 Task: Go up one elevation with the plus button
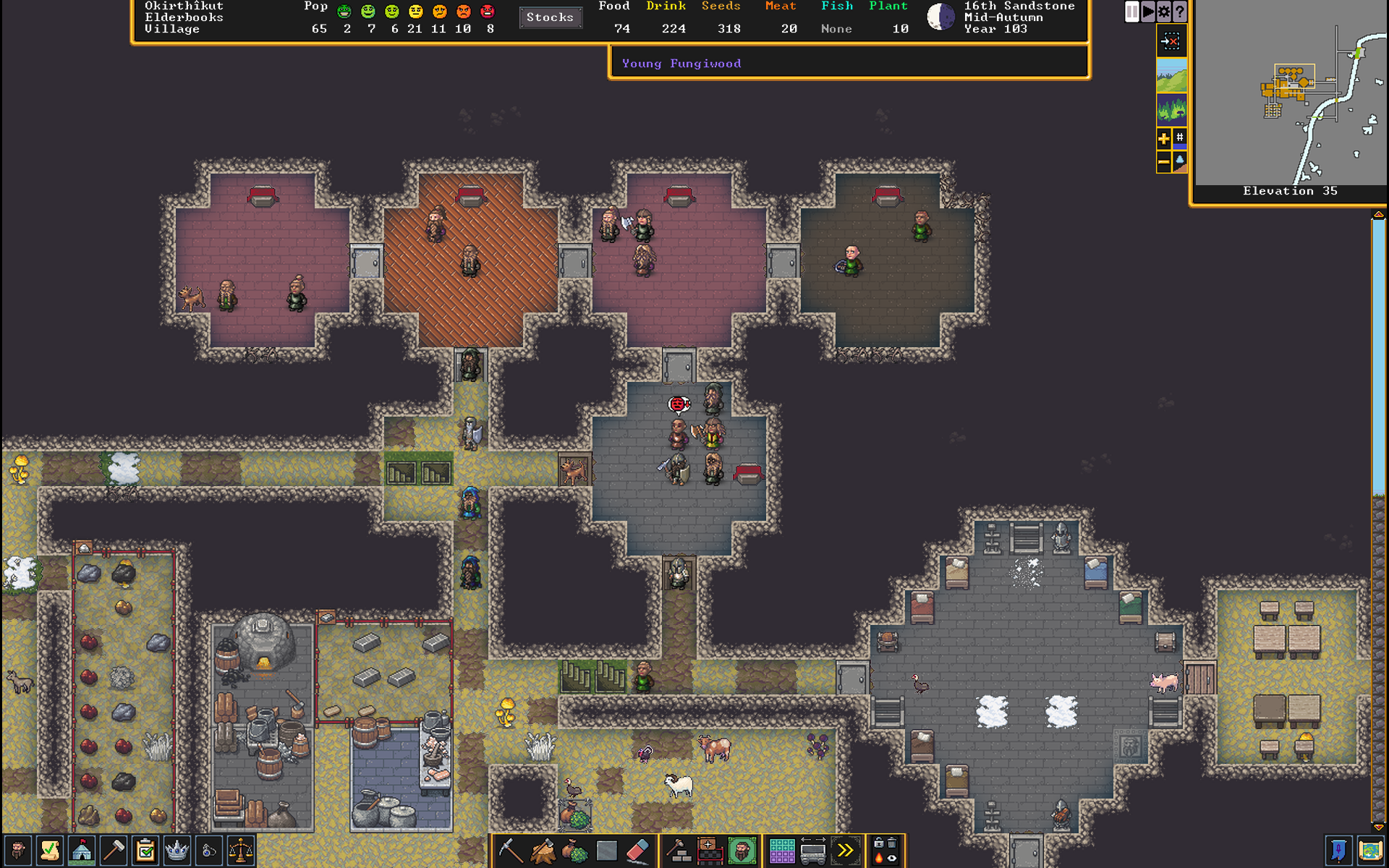pyautogui.click(x=1163, y=138)
